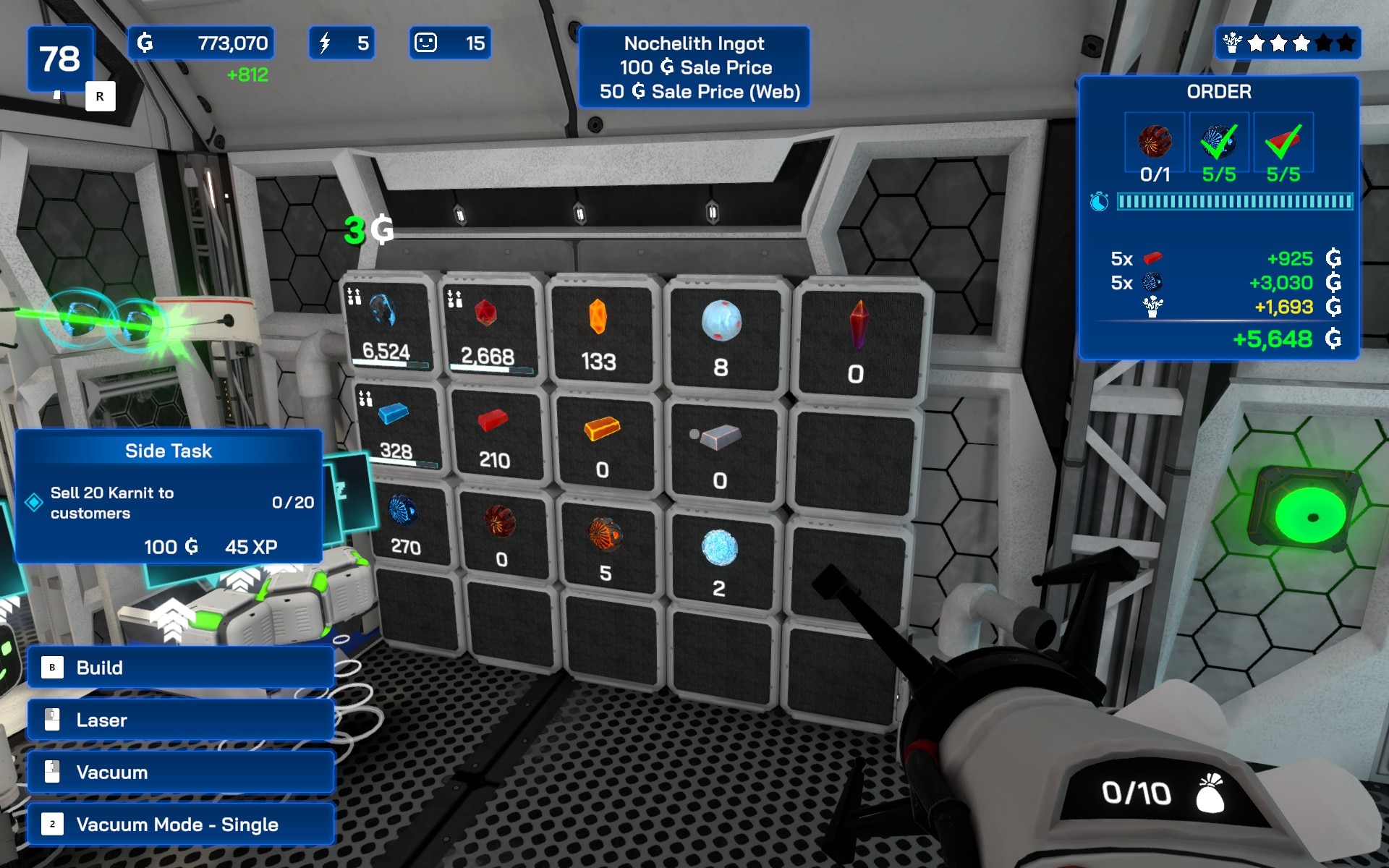Open the shop star rating display
This screenshot has height=868, width=1389.
(1288, 43)
